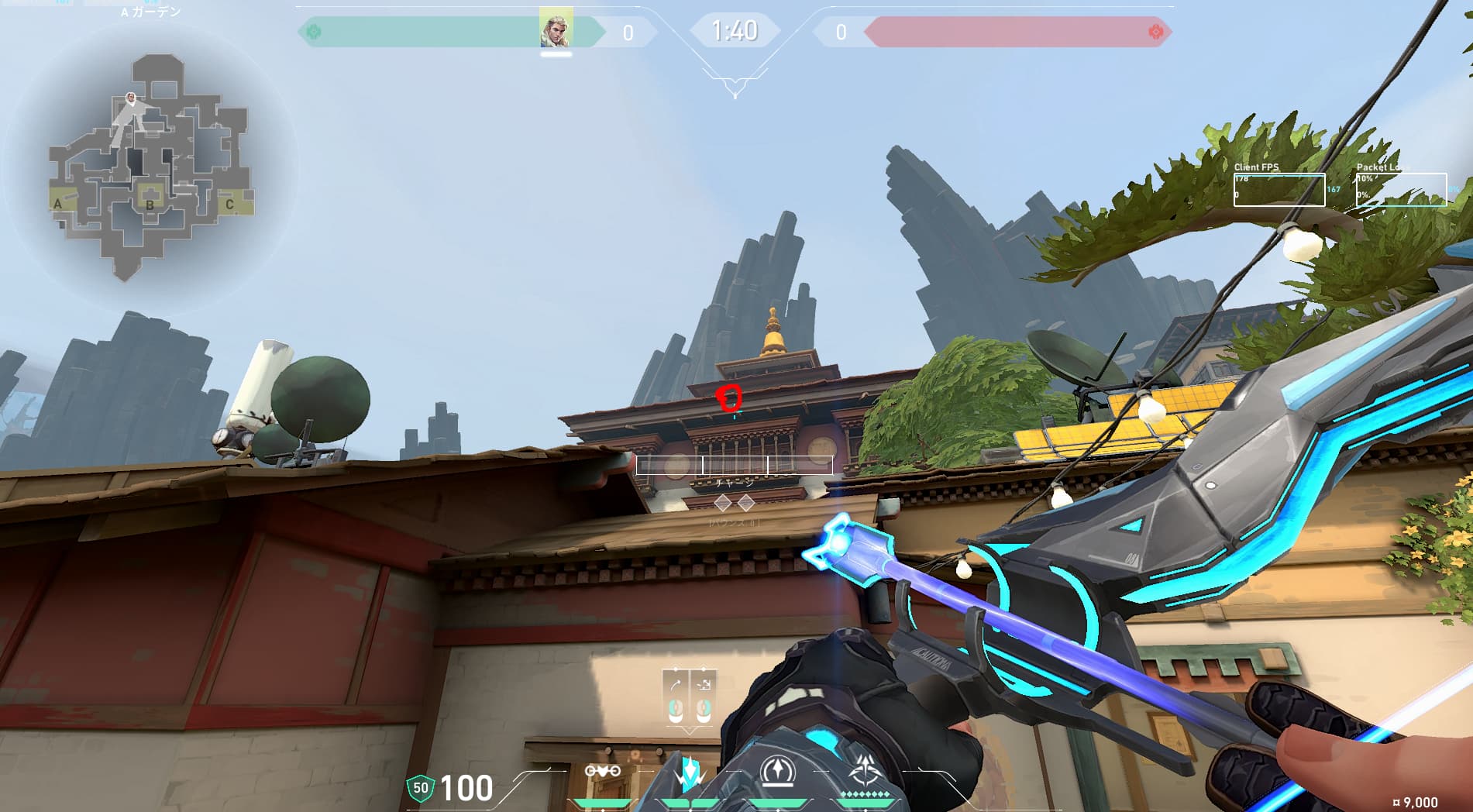Select the Shock Bolt ability icon

(688, 773)
